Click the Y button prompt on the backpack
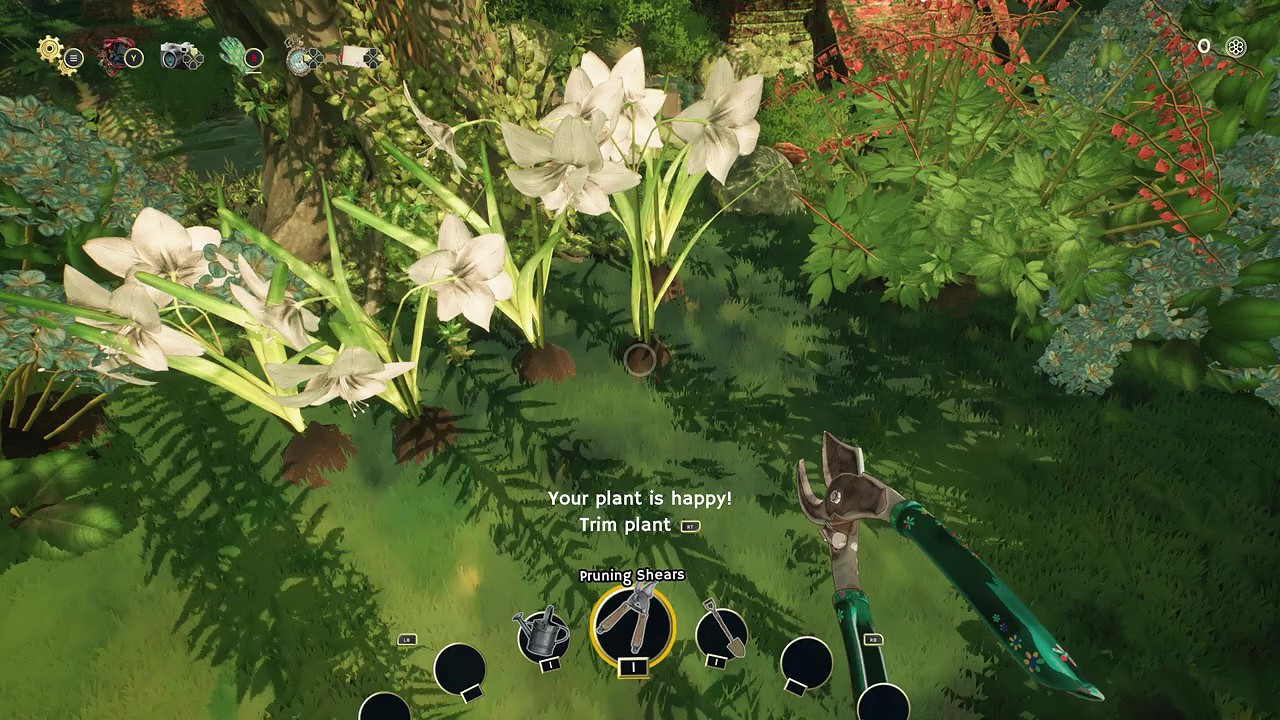The height and width of the screenshot is (720, 1280). click(133, 59)
